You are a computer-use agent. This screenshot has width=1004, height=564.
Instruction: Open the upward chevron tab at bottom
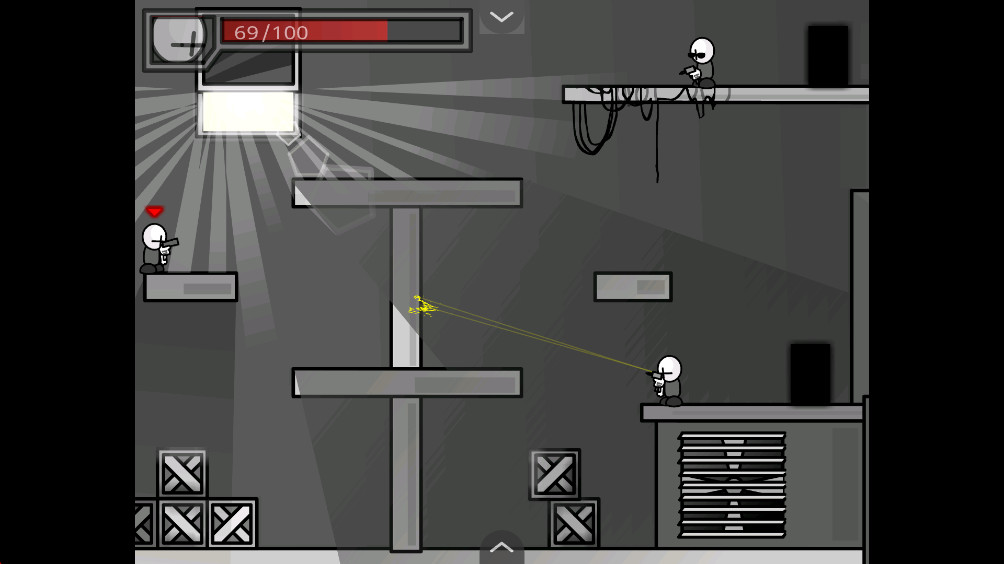(x=501, y=547)
